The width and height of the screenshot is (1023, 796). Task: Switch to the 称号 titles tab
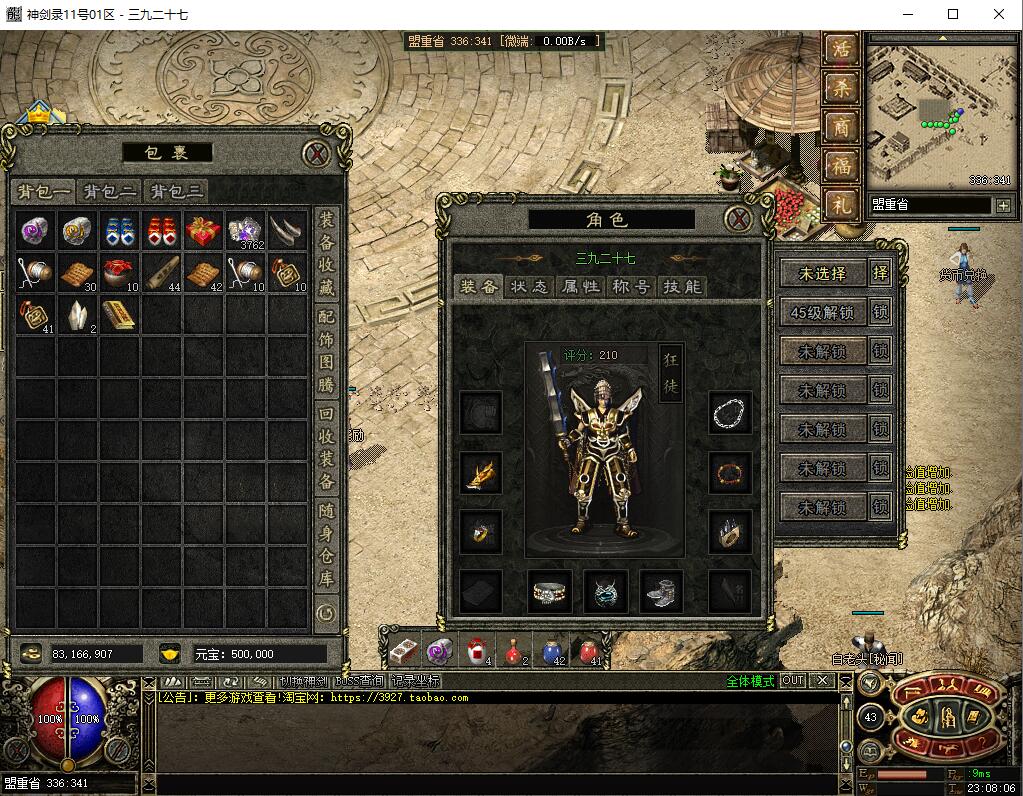pyautogui.click(x=631, y=287)
